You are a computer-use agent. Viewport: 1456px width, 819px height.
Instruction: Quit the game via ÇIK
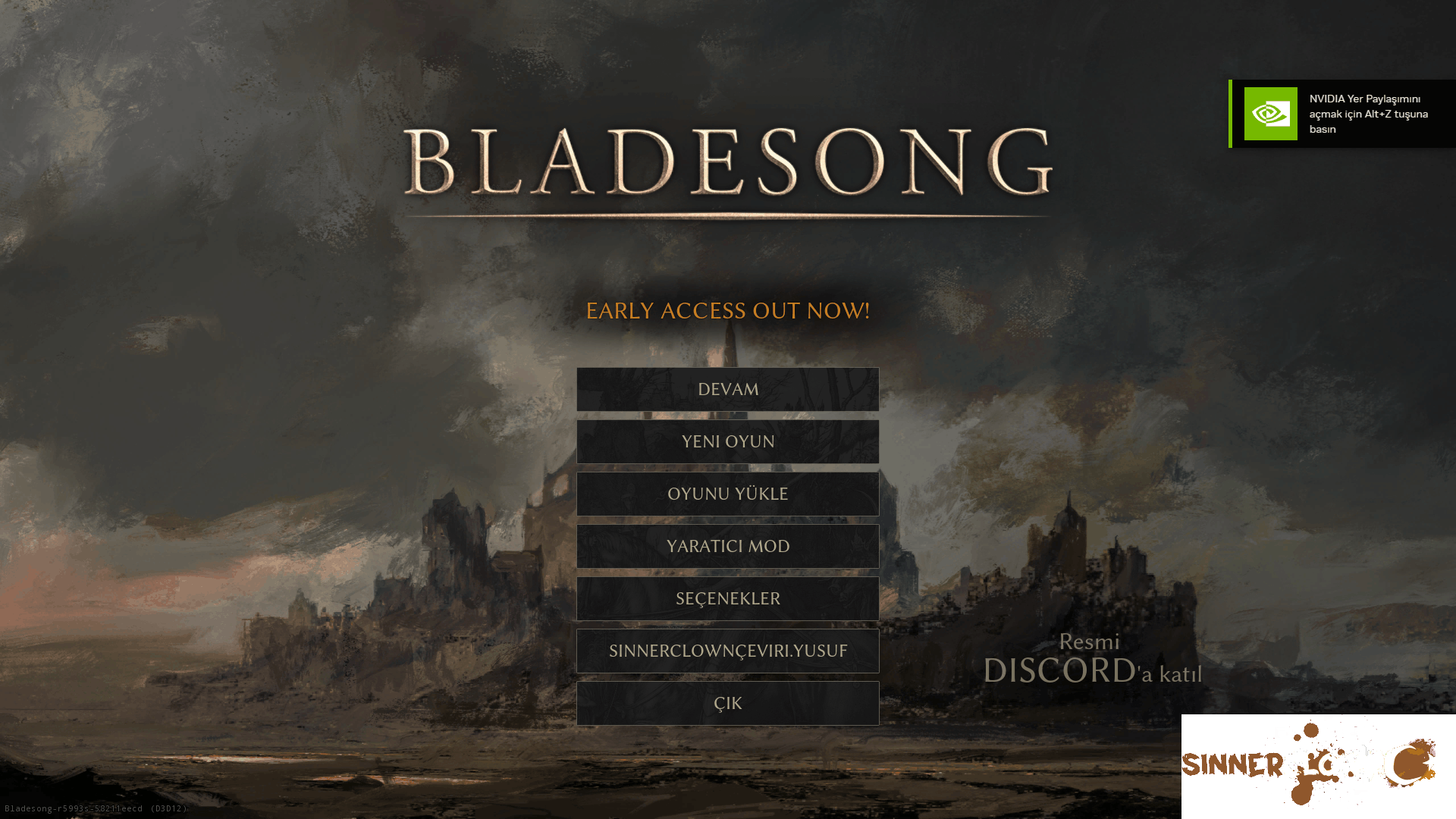[x=727, y=703]
